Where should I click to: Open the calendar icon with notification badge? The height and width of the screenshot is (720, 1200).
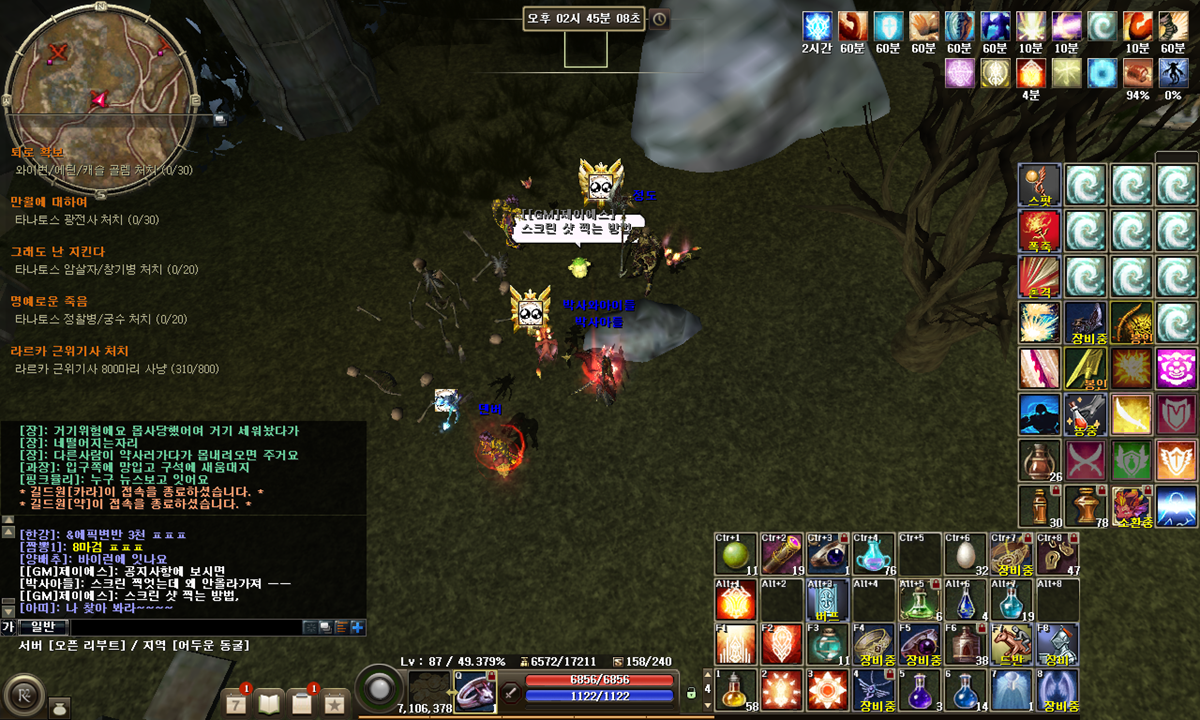[236, 704]
